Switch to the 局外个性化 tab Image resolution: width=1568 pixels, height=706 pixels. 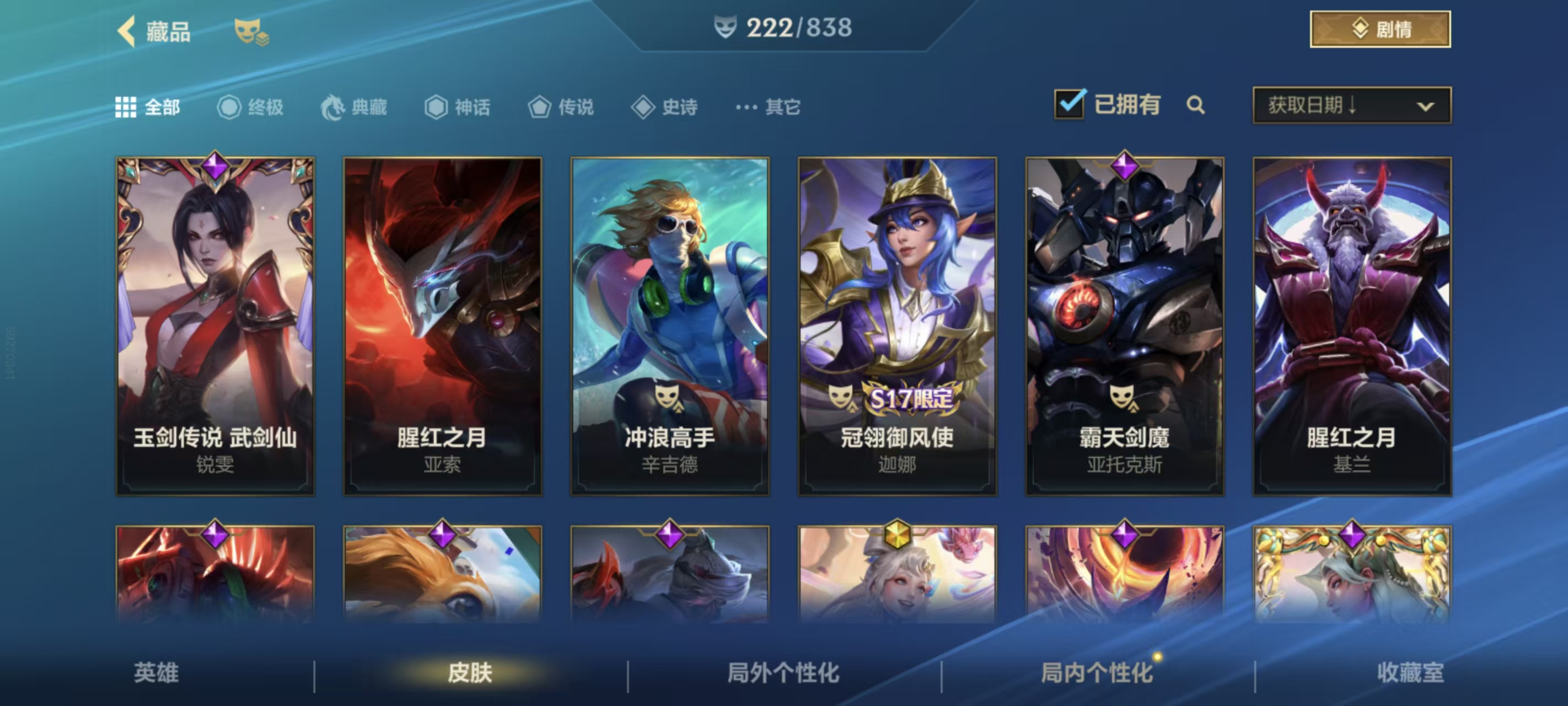[783, 672]
